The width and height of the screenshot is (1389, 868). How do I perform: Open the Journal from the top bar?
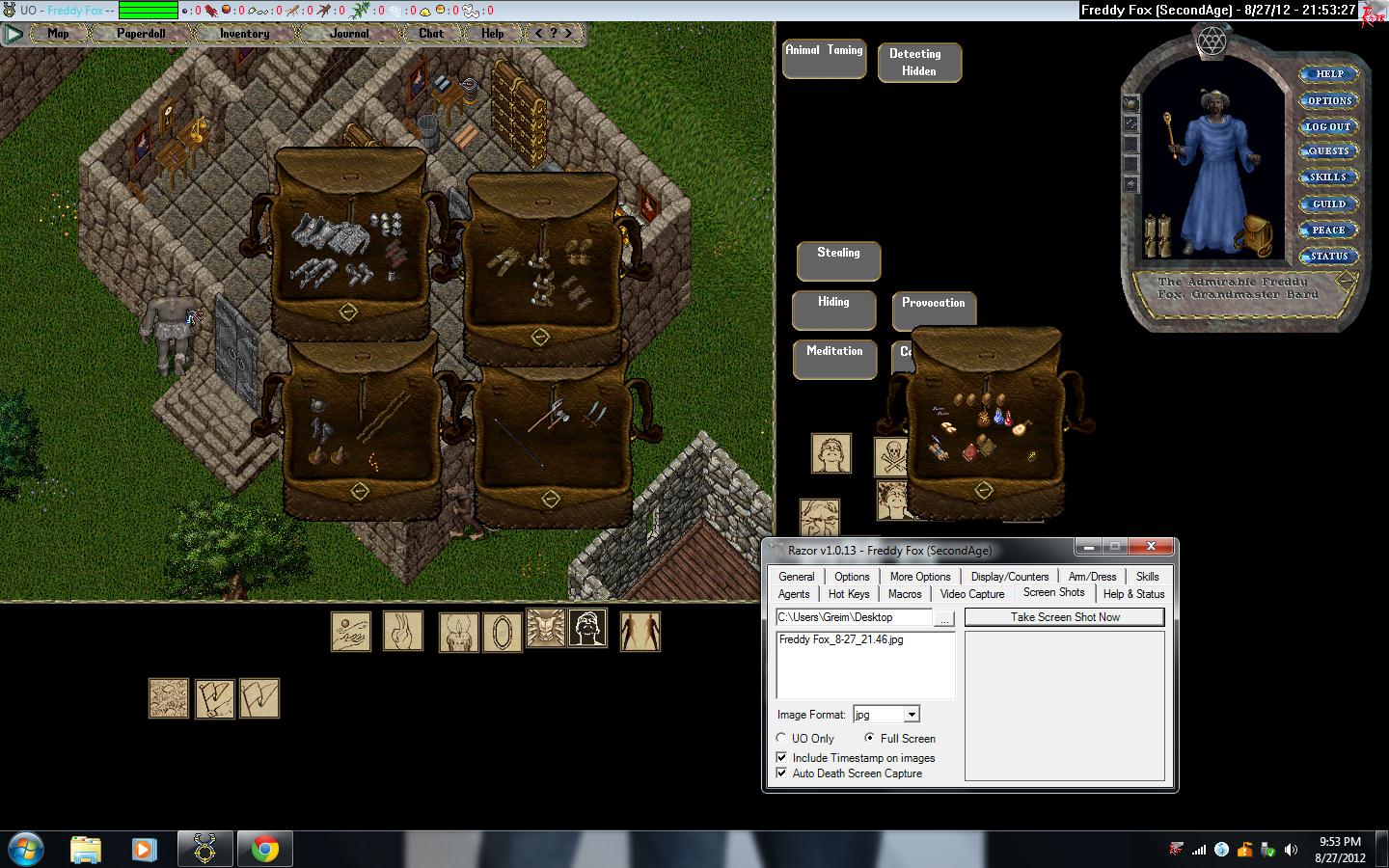coord(348,33)
